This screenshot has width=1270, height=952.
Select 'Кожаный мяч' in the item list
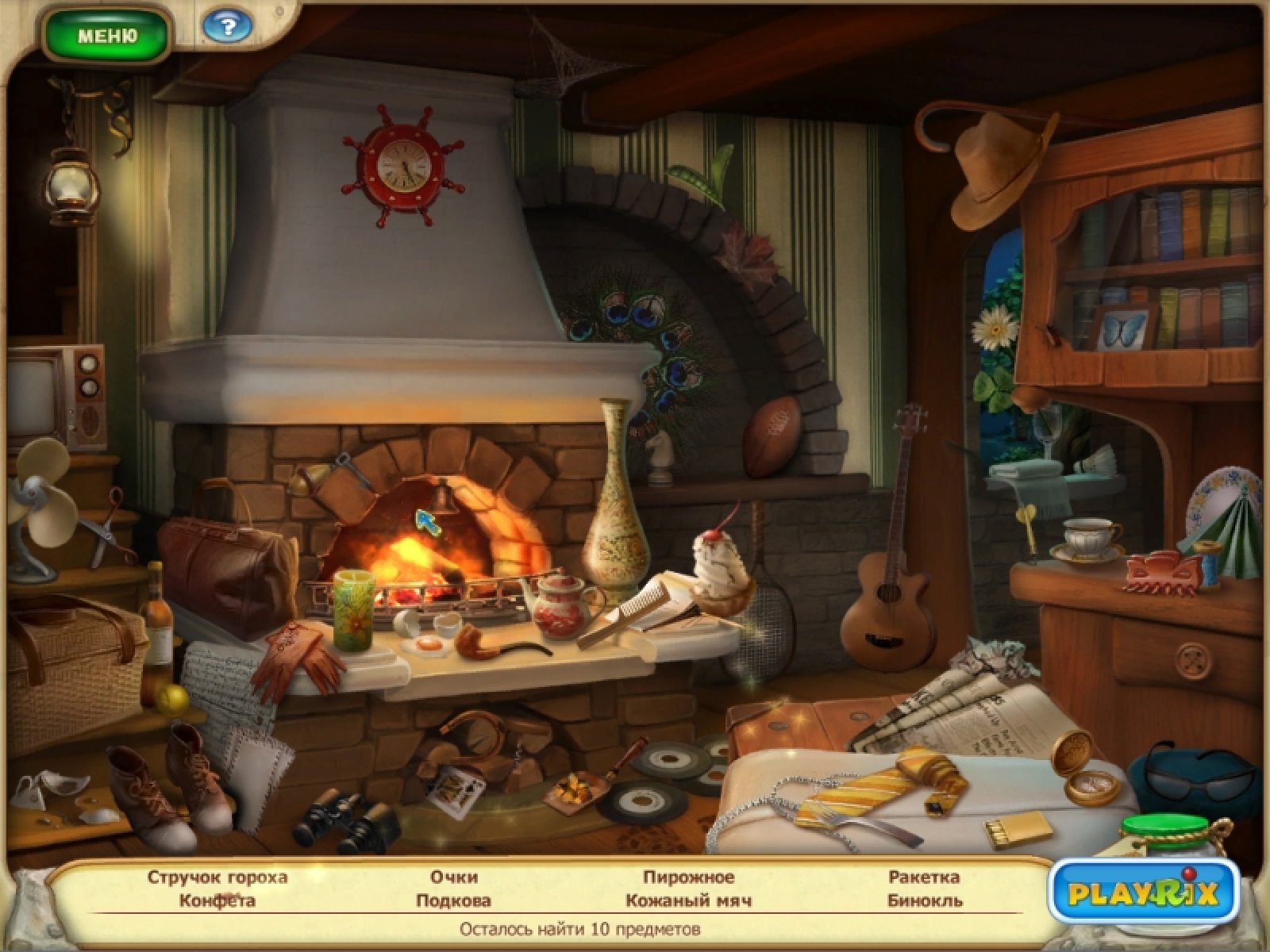coord(688,900)
